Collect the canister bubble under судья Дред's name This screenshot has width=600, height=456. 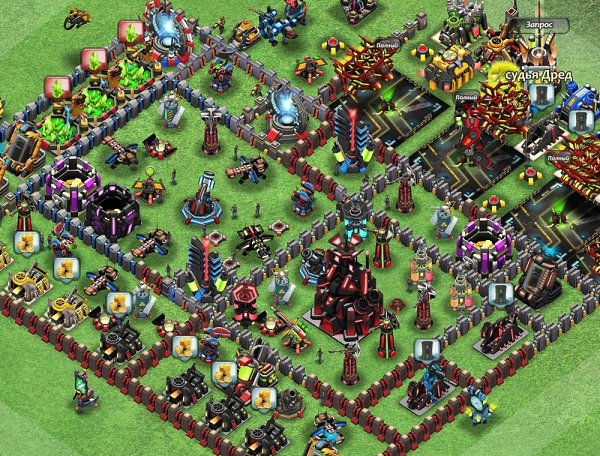(543, 95)
